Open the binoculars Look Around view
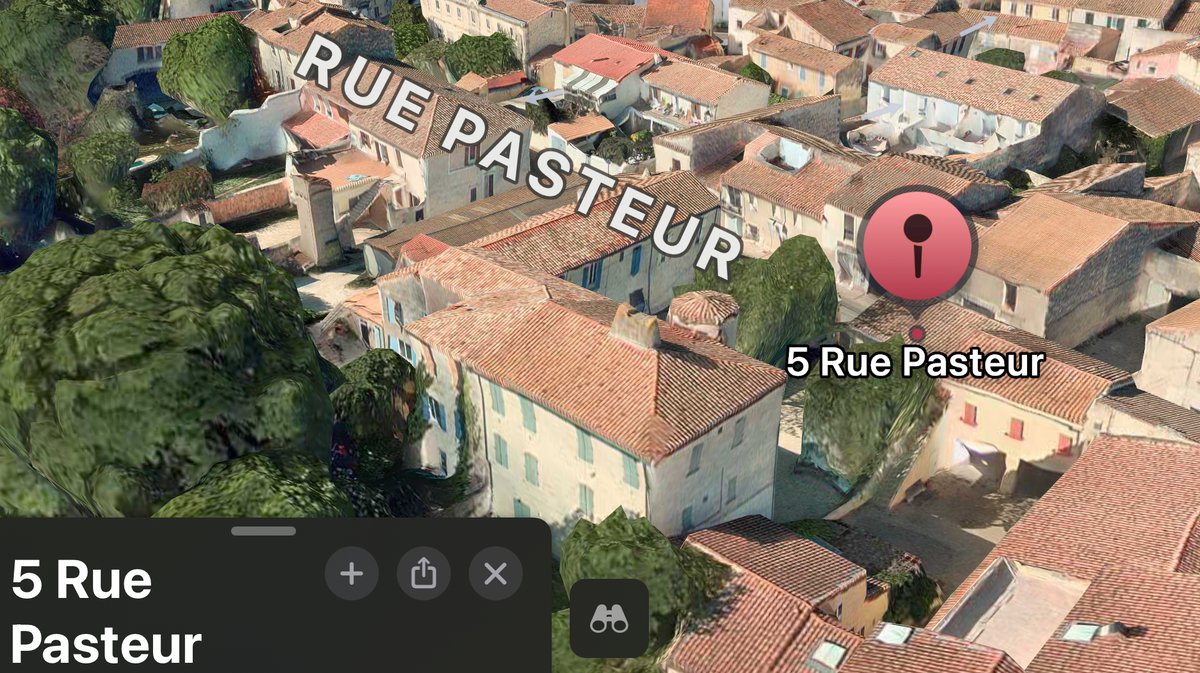This screenshot has width=1200, height=673. tap(609, 619)
